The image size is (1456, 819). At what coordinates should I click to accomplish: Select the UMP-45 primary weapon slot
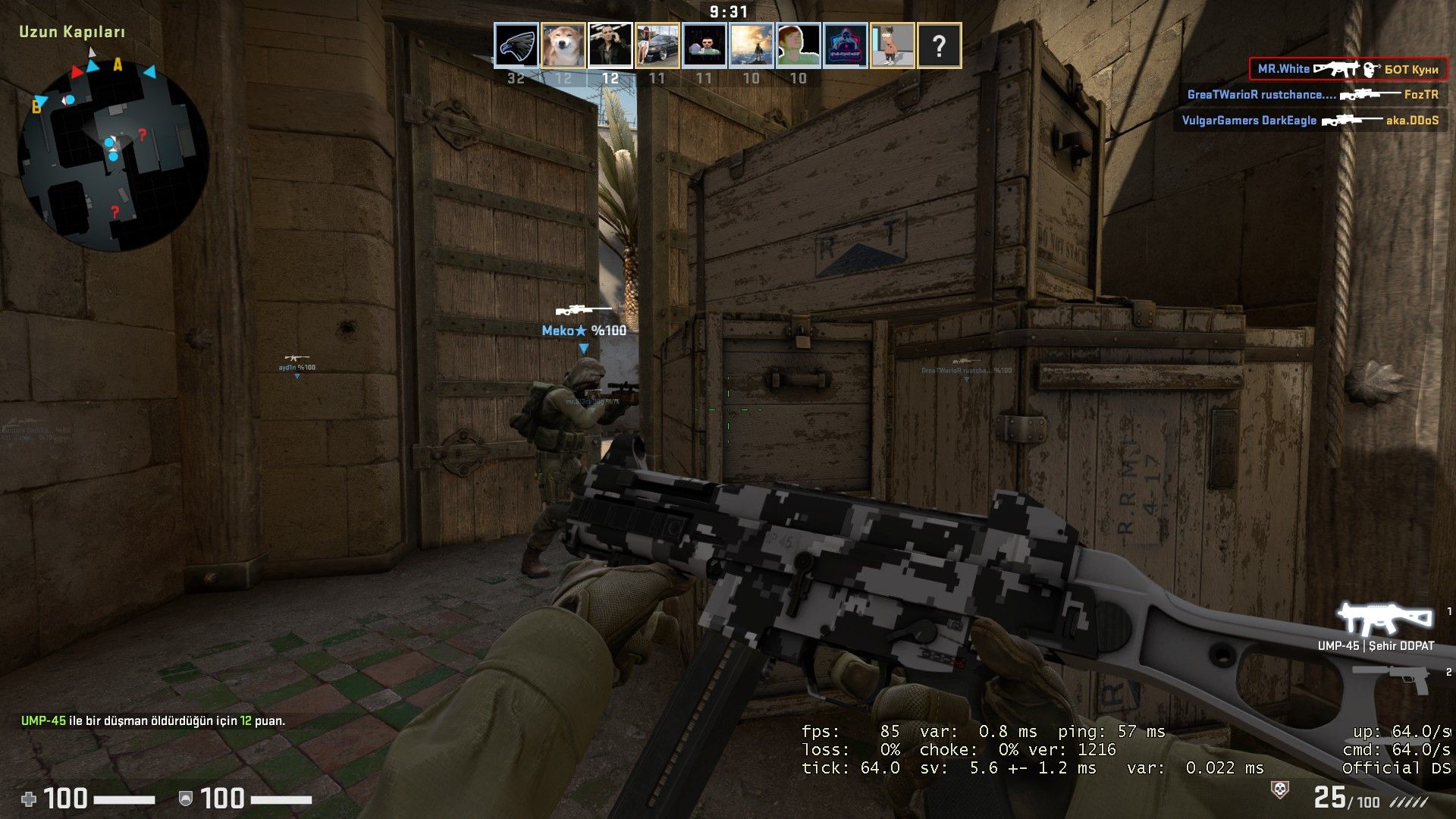(1384, 620)
